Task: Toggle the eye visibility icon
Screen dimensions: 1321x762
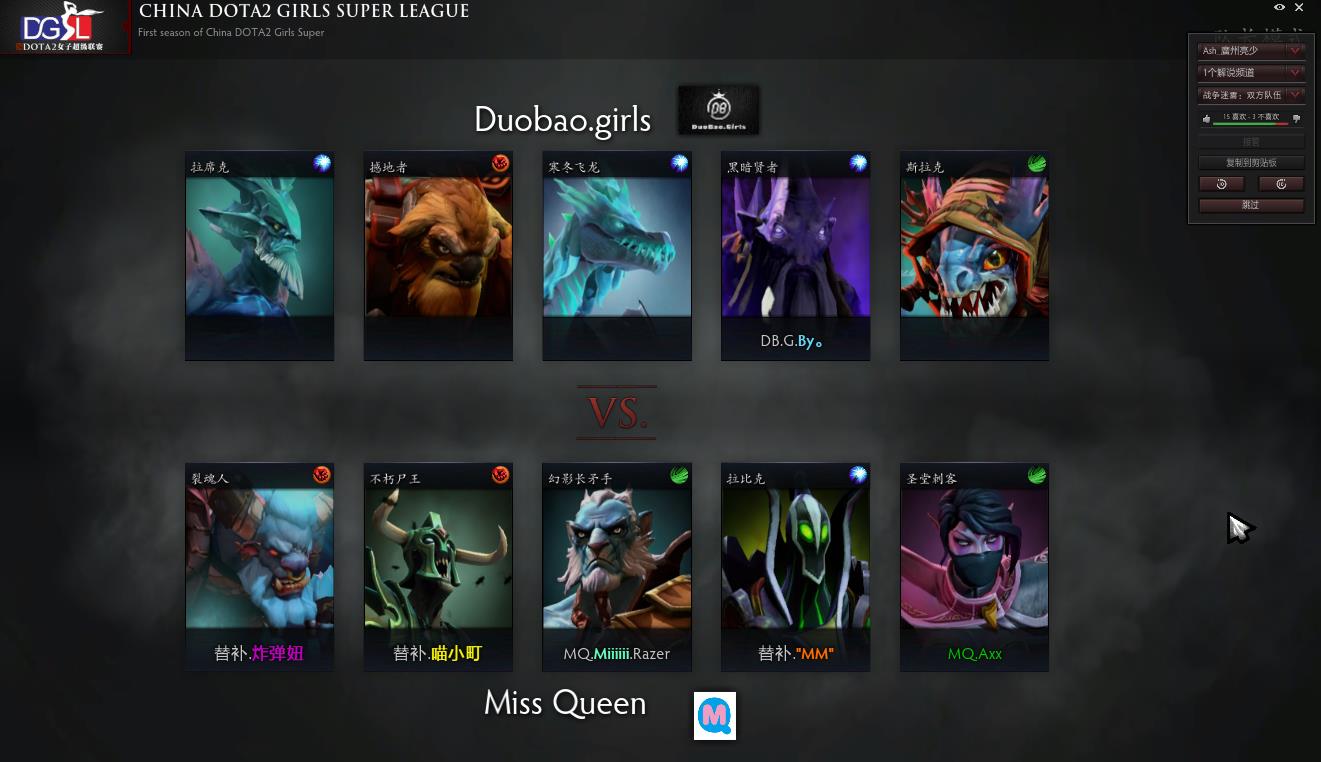Action: (x=1279, y=8)
